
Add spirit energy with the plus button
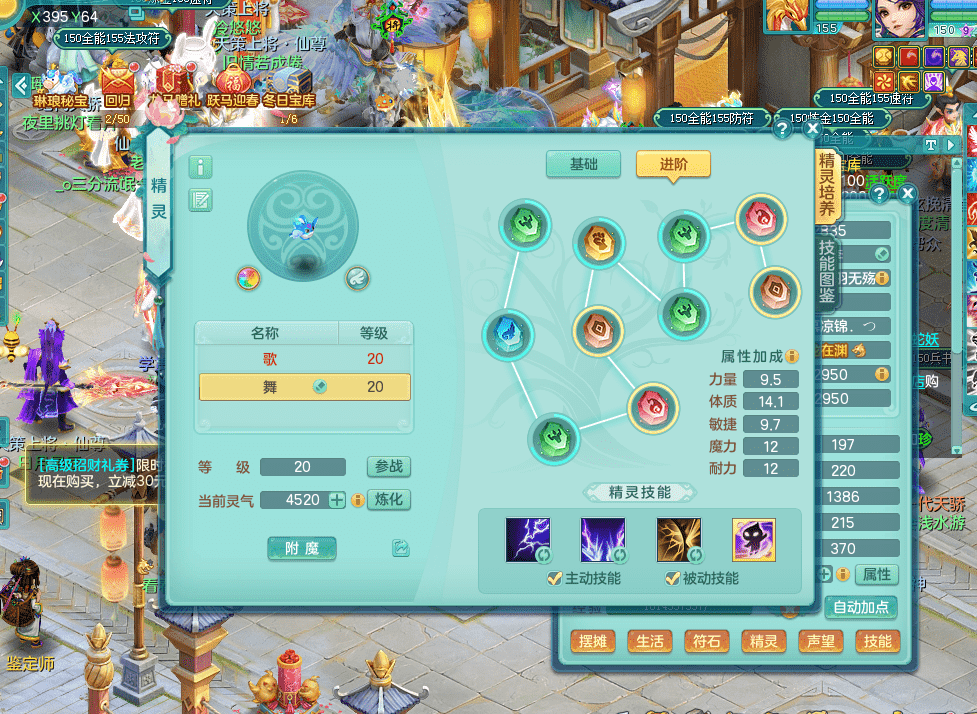[337, 500]
